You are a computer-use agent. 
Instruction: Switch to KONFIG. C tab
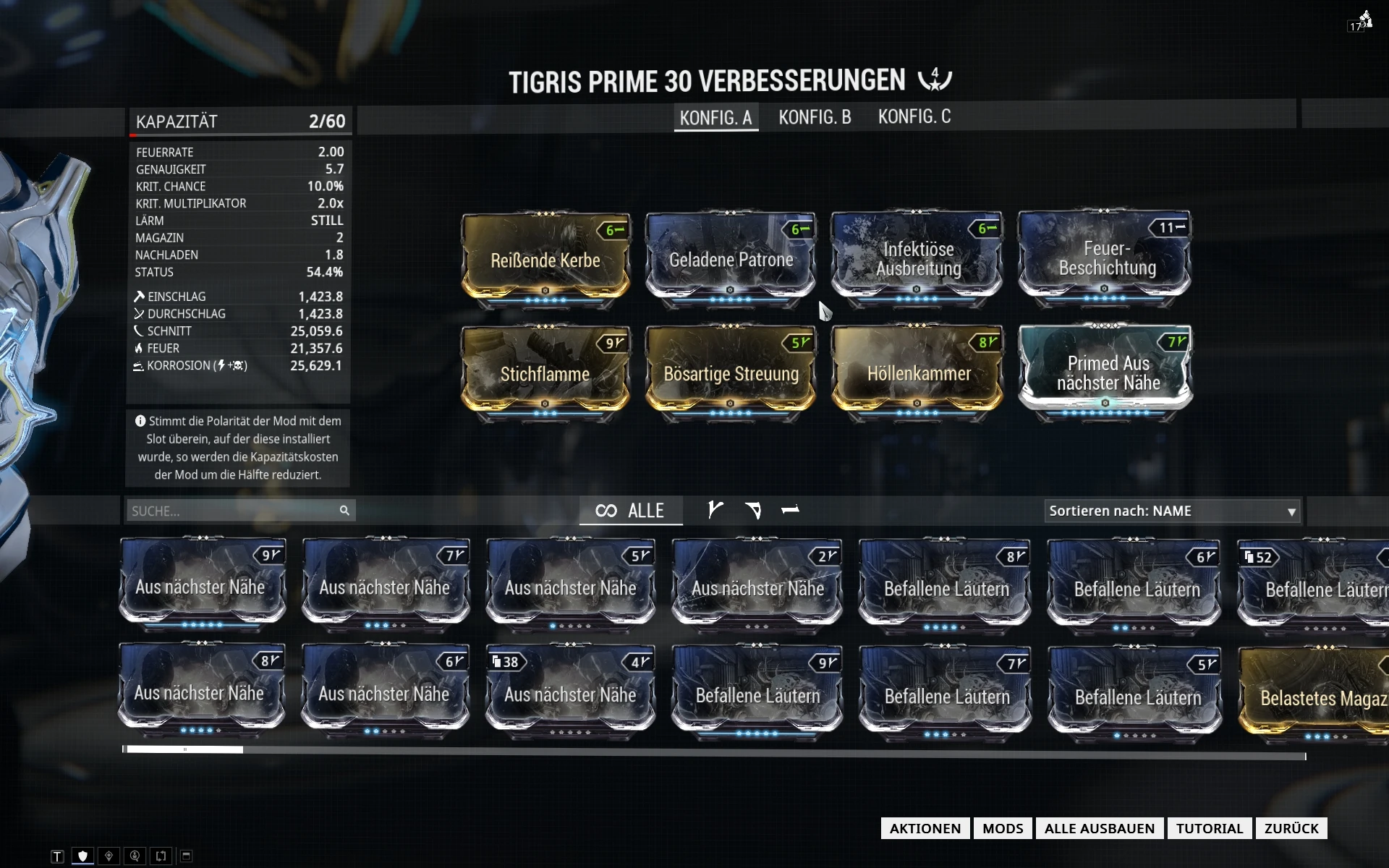tap(914, 117)
